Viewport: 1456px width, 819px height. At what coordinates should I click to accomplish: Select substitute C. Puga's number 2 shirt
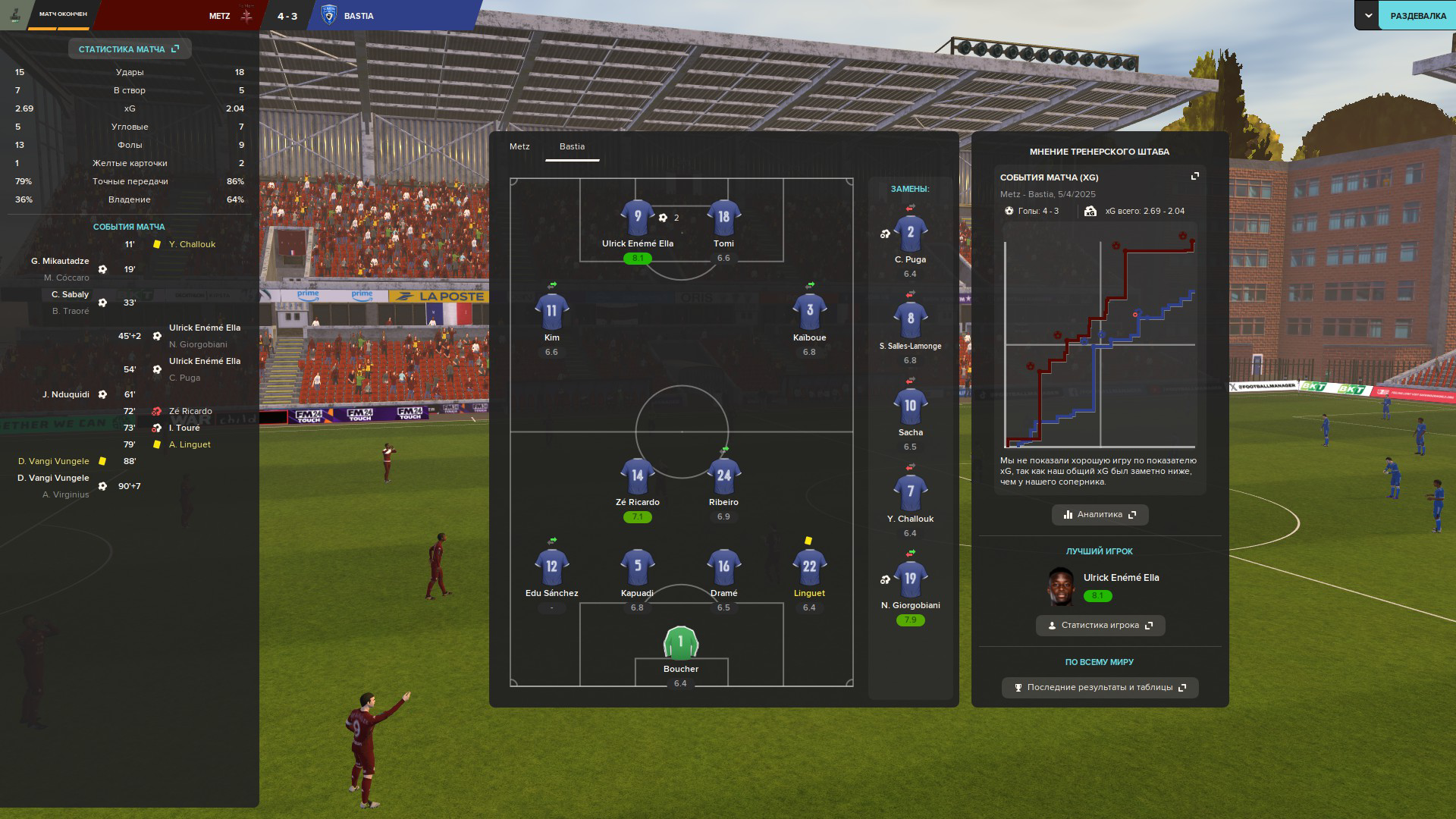[x=910, y=234]
